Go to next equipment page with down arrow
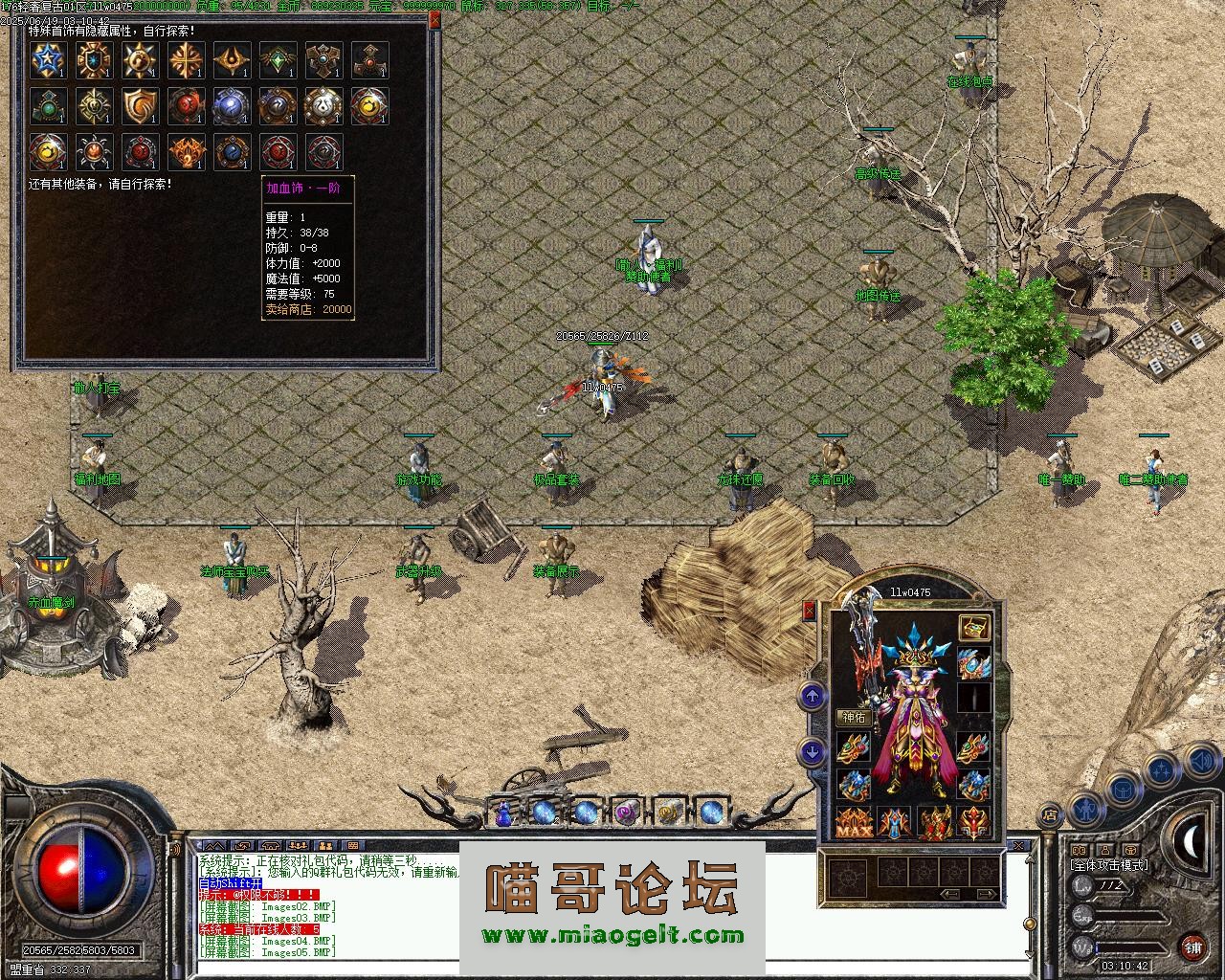Screen dimensions: 1225x980 point(813,752)
